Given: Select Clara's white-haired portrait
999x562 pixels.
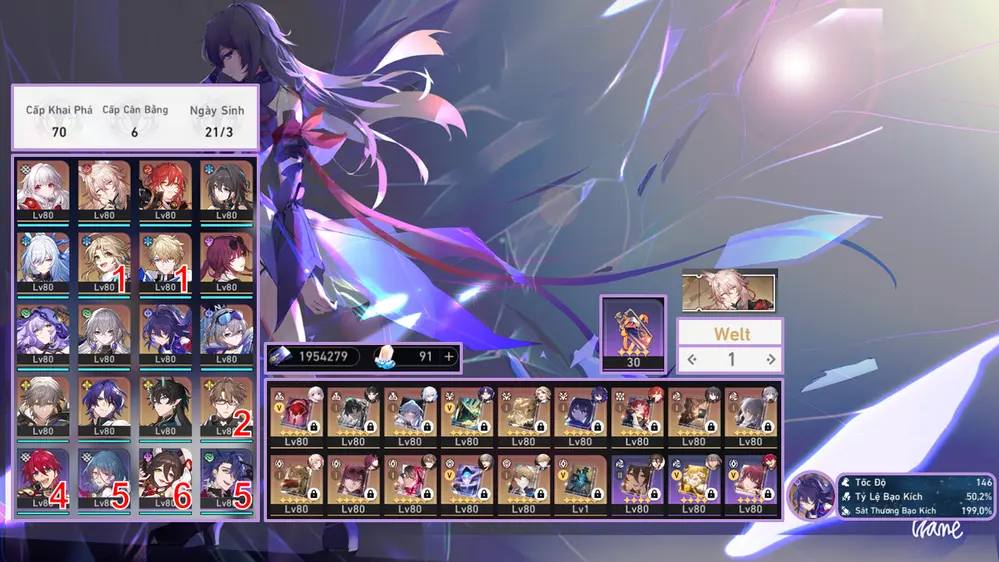Looking at the screenshot, I should point(43,188).
